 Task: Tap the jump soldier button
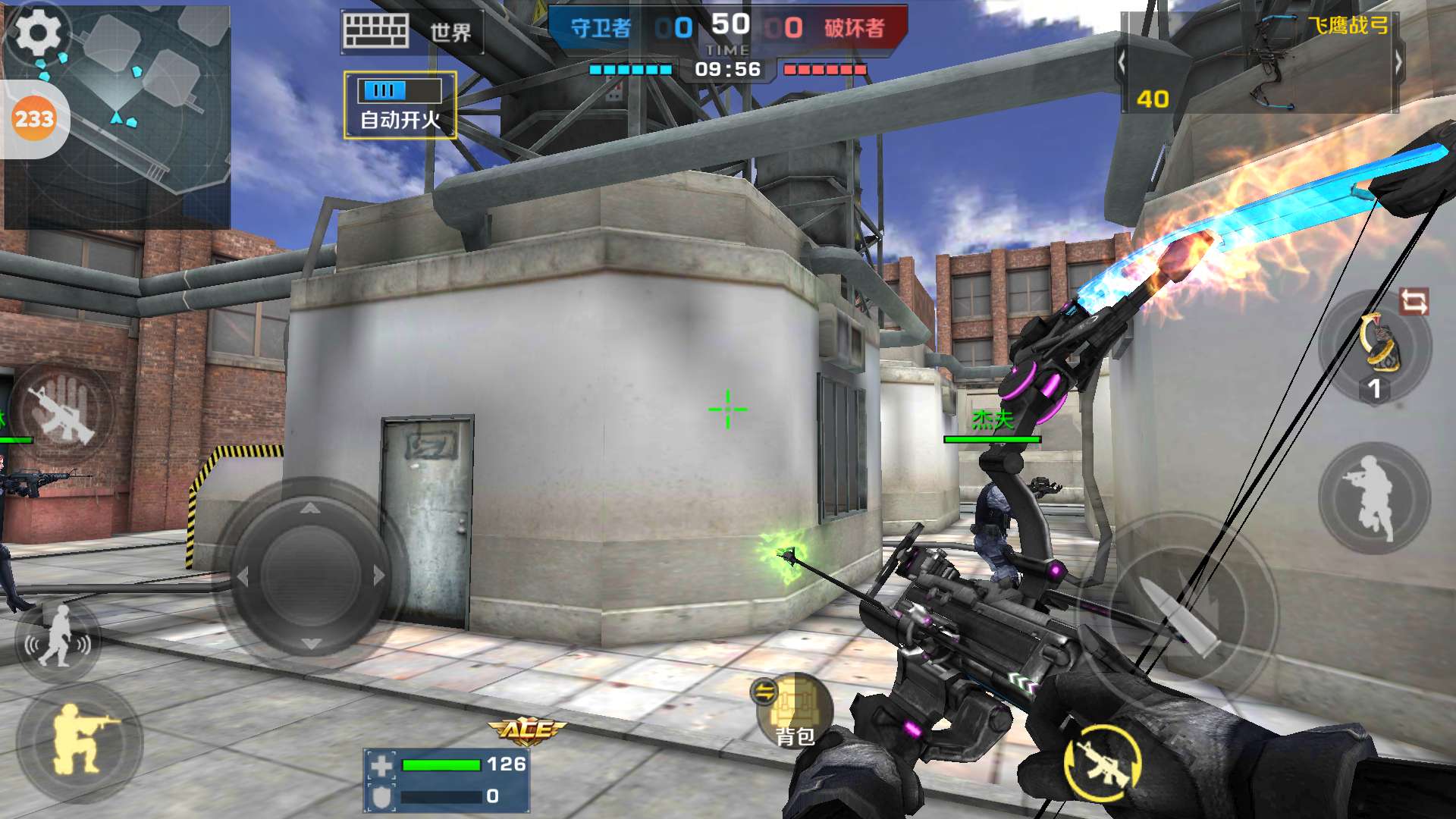pyautogui.click(x=1373, y=498)
